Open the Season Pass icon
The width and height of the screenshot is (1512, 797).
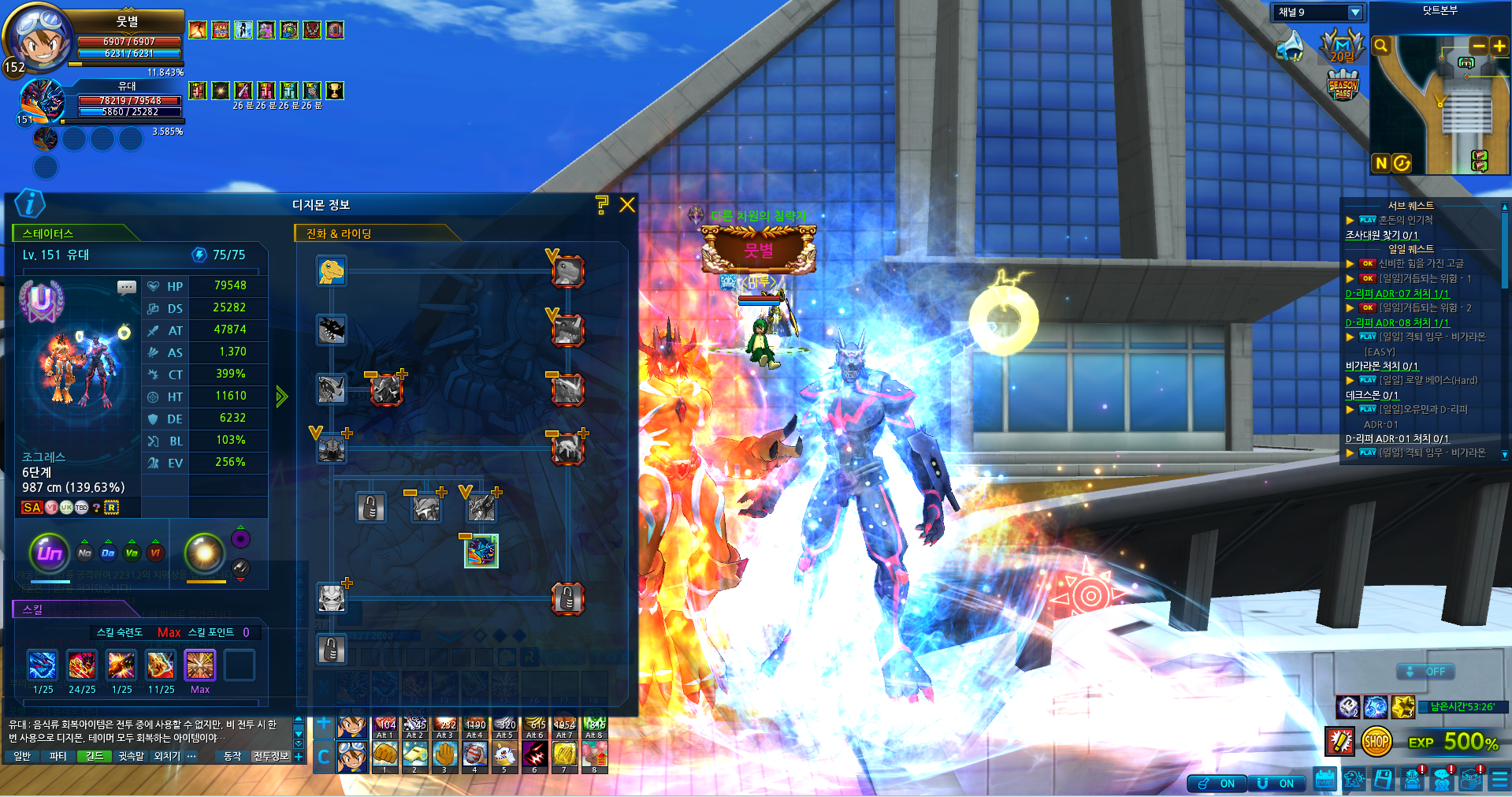[x=1343, y=86]
